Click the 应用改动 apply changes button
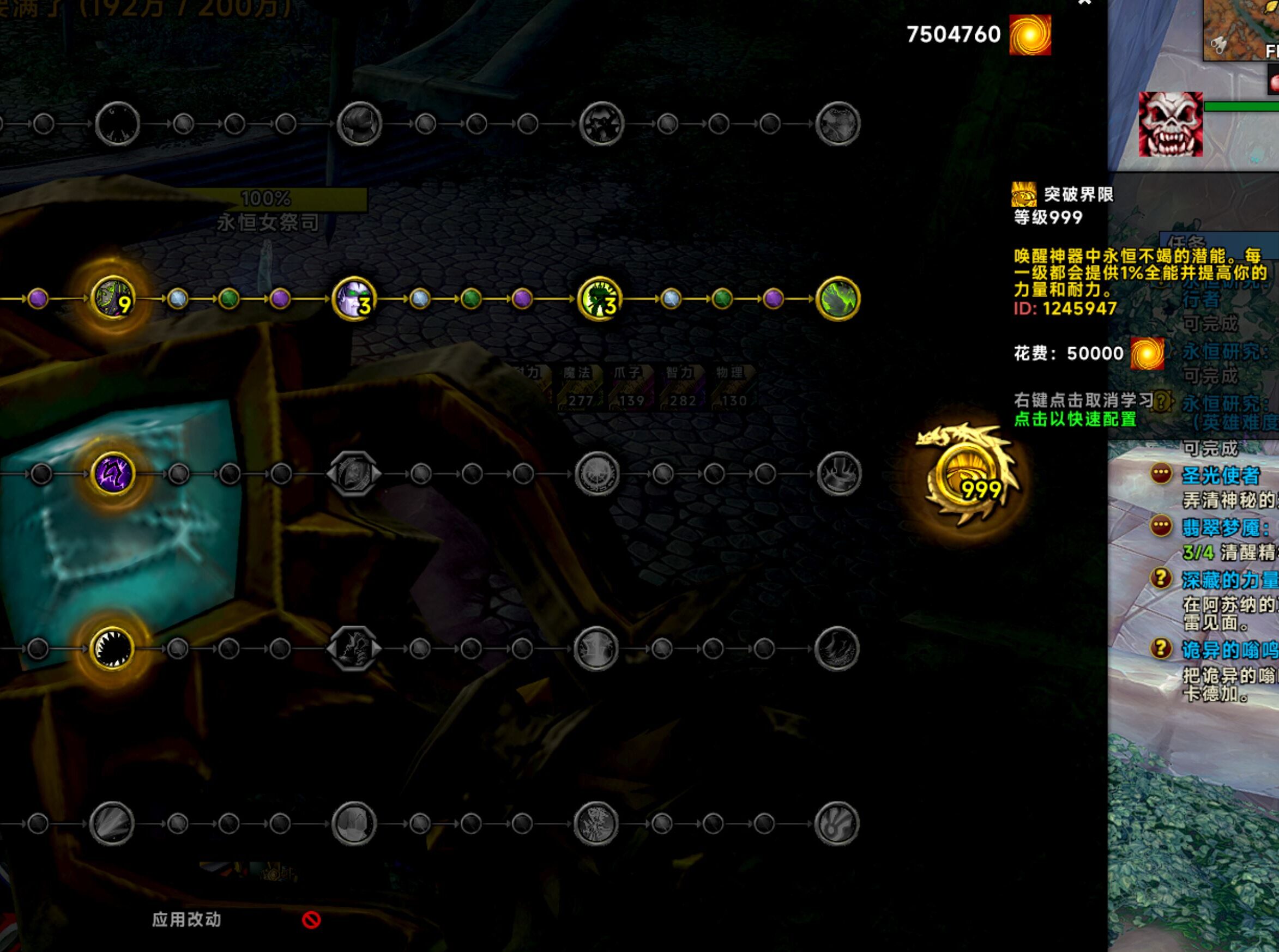 [x=186, y=919]
